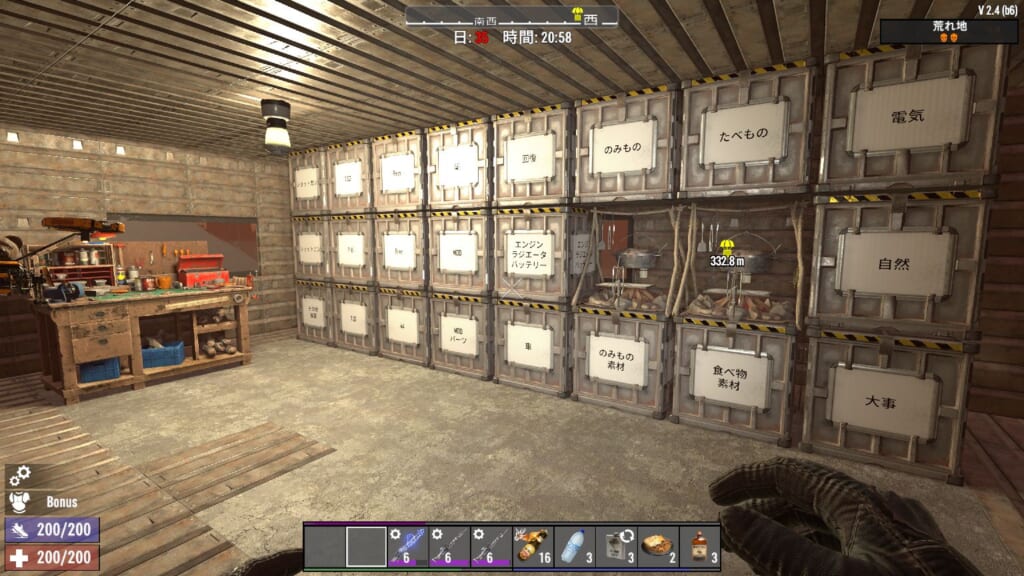Pick the pie dish in the hotbar
This screenshot has height=576, width=1024.
click(x=658, y=546)
